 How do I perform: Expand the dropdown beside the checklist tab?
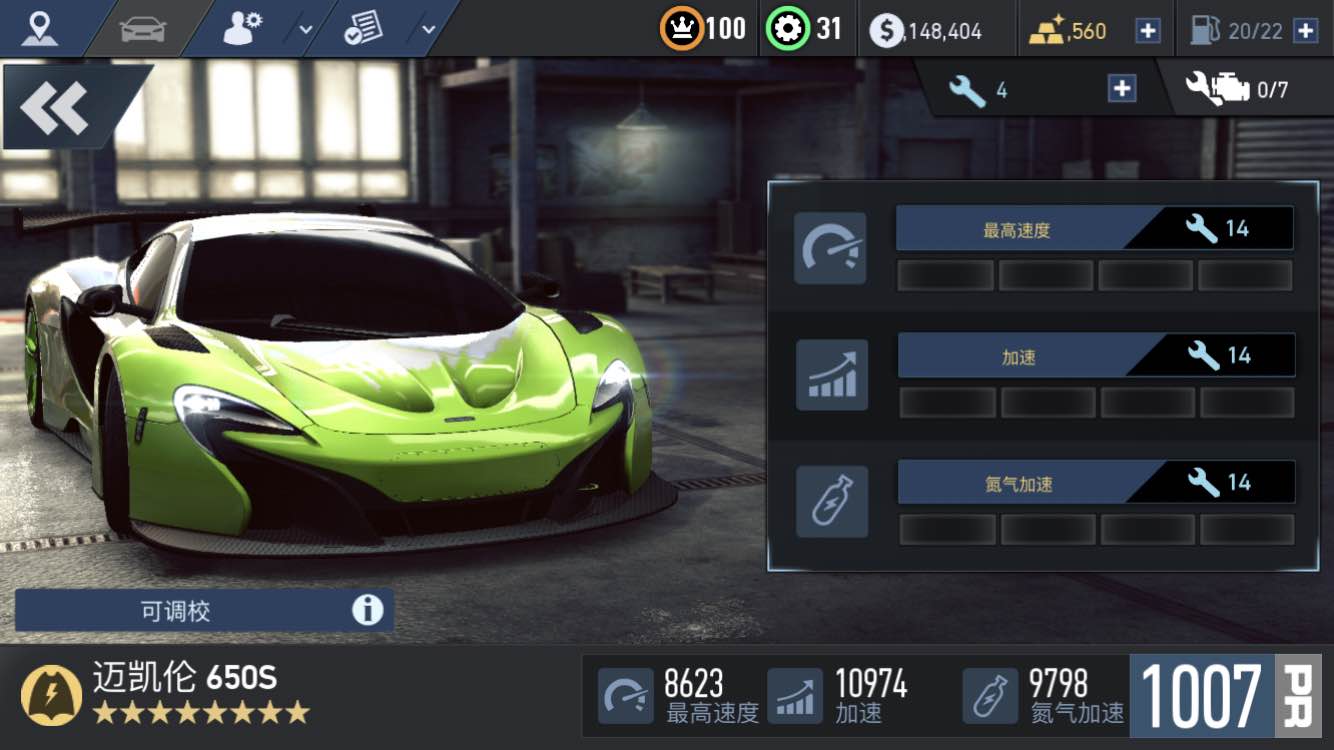coord(428,30)
